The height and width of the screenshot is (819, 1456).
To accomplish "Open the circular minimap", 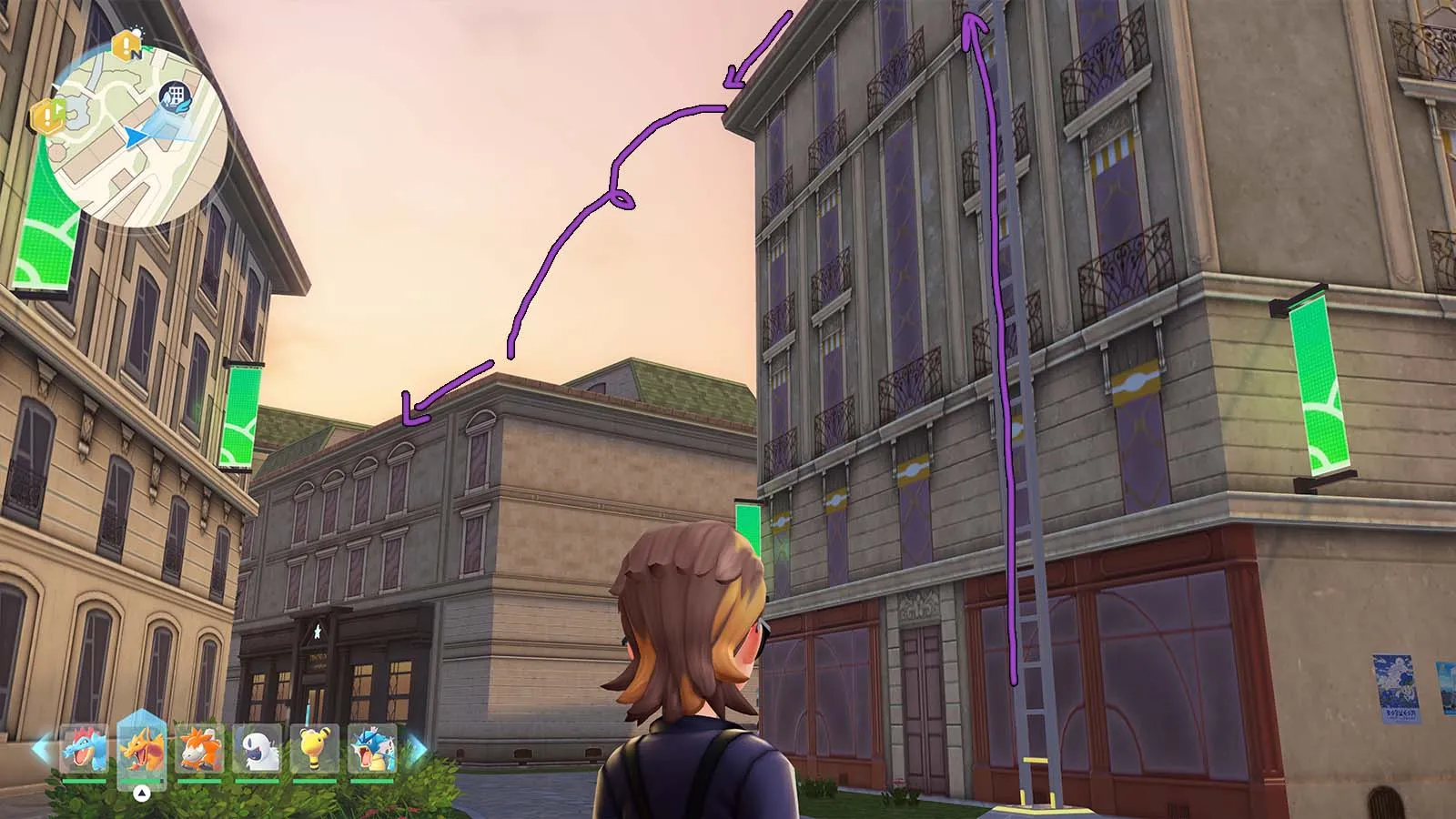I will click(x=136, y=136).
